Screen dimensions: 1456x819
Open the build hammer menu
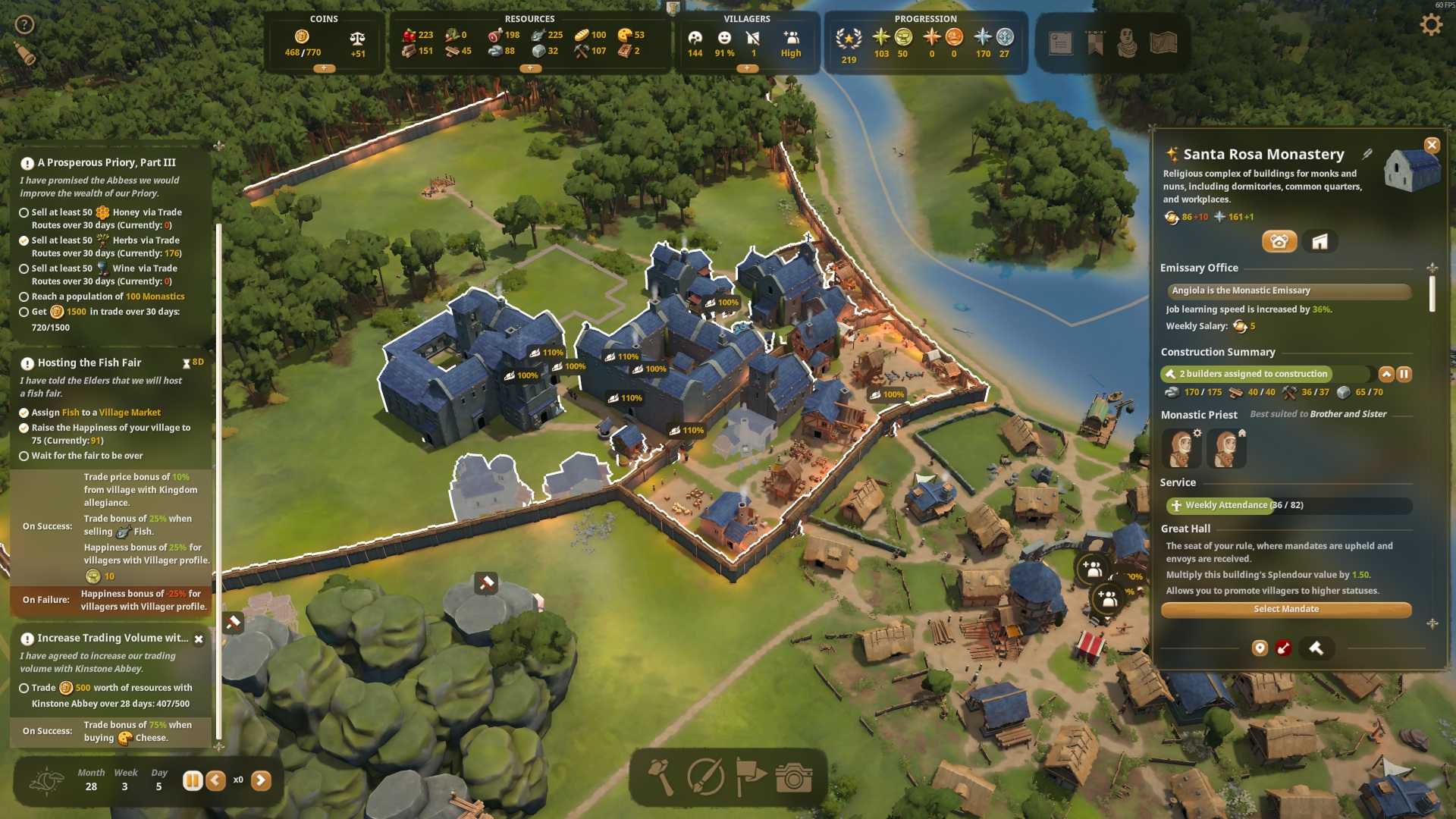point(661,777)
